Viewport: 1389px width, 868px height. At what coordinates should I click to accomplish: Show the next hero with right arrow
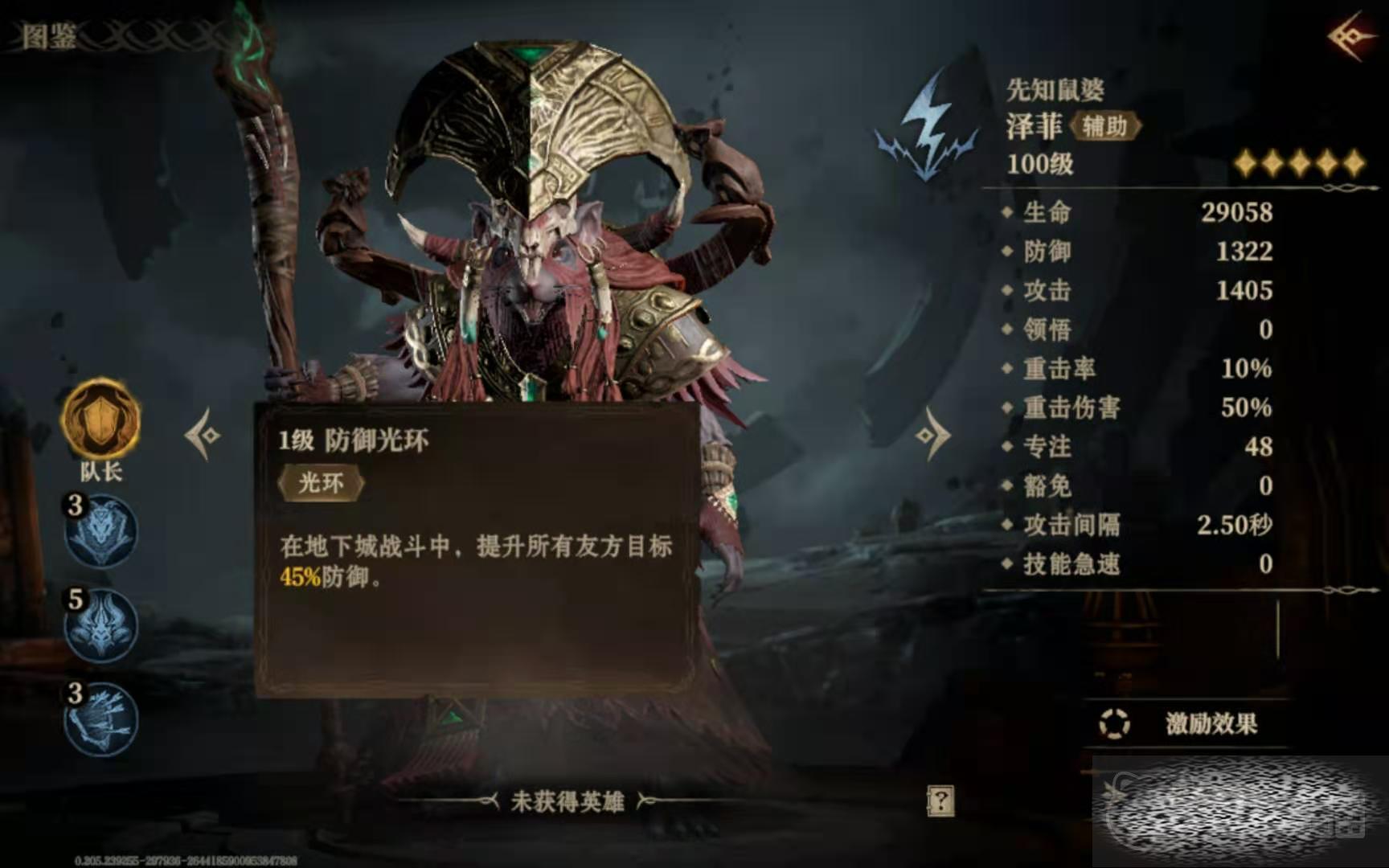pos(932,435)
